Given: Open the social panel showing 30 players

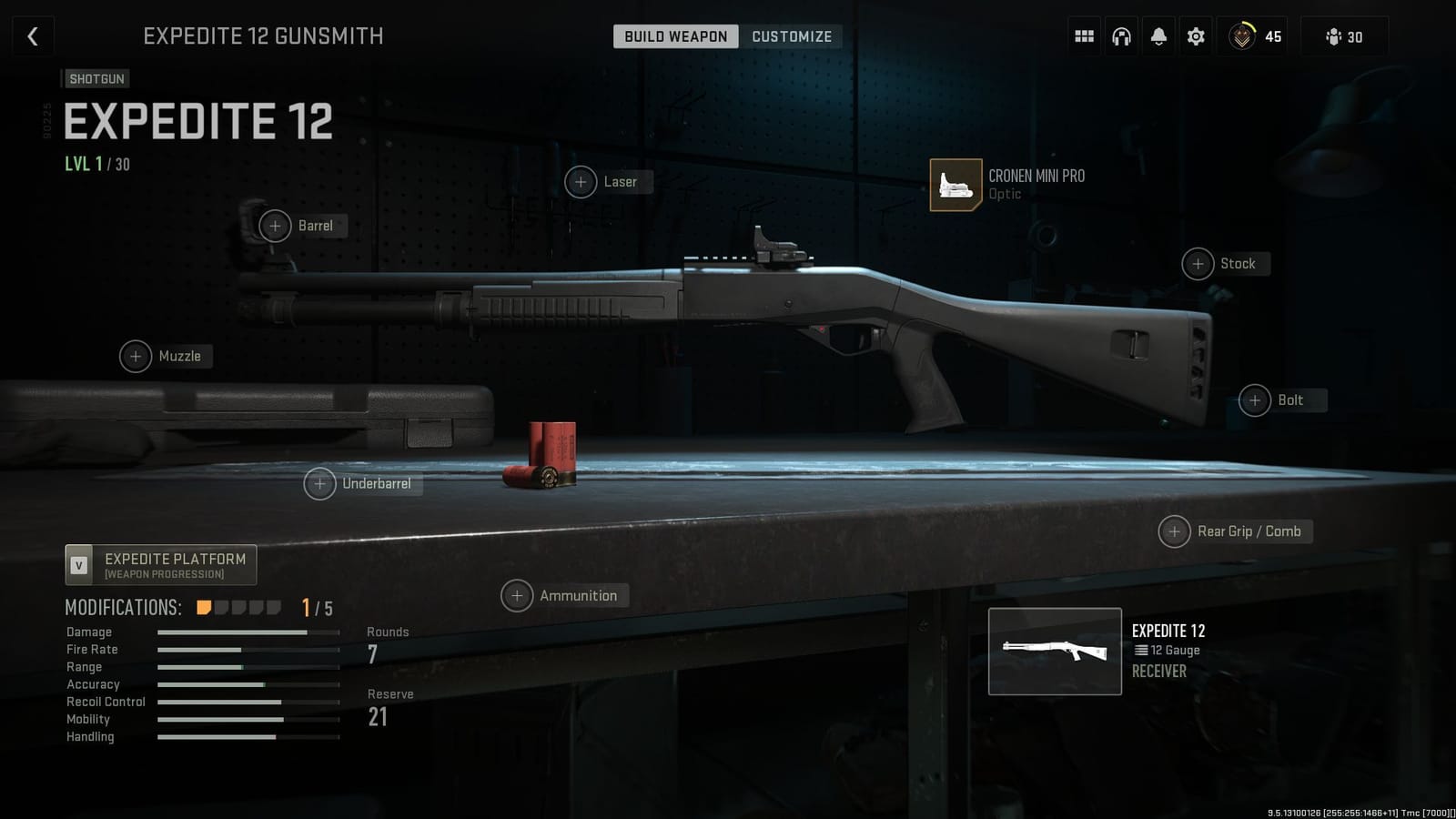Looking at the screenshot, I should (1342, 37).
